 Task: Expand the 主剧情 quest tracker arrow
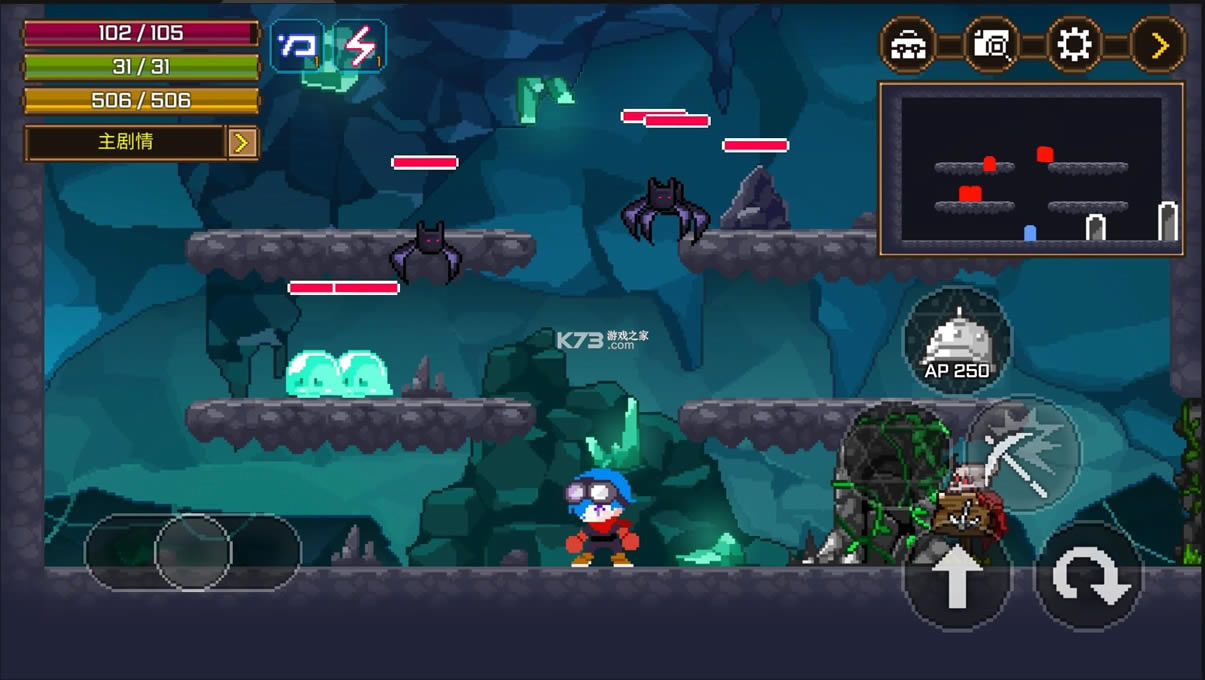[241, 143]
